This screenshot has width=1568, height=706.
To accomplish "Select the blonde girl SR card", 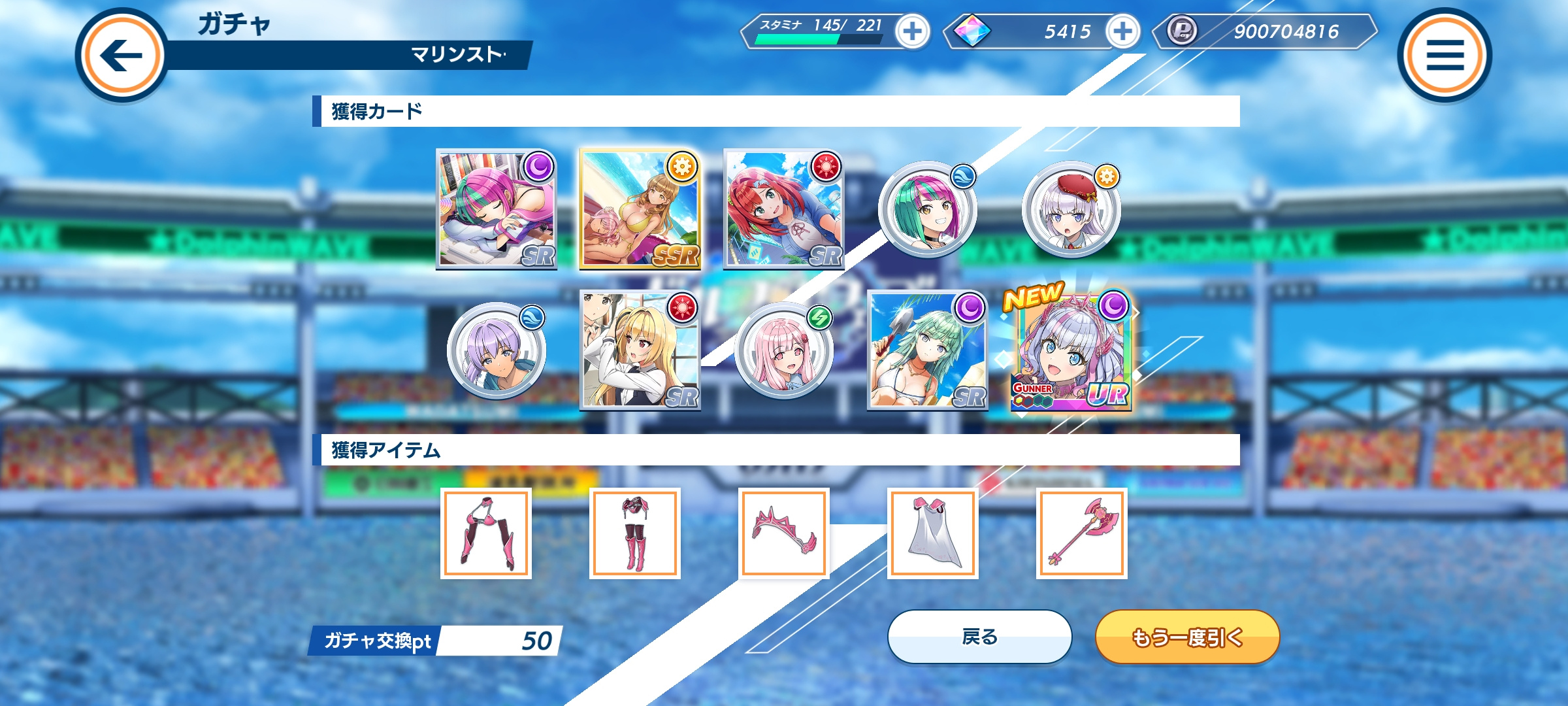I will coord(640,351).
